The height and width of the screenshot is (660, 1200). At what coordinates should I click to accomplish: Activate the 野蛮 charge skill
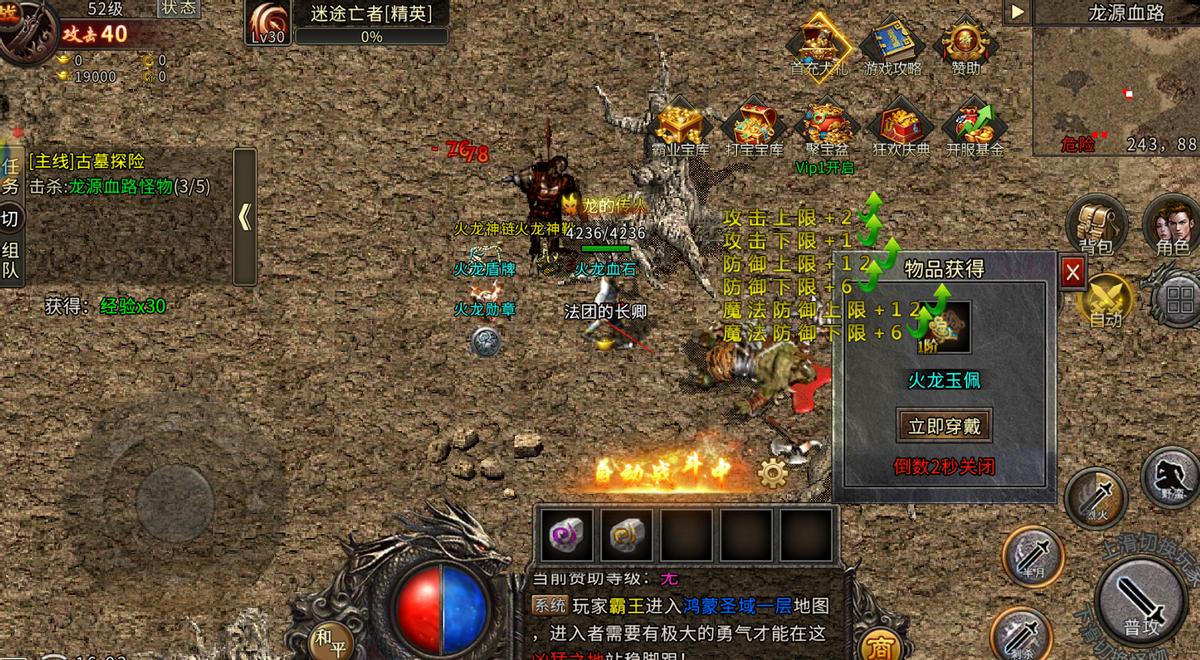point(1170,477)
